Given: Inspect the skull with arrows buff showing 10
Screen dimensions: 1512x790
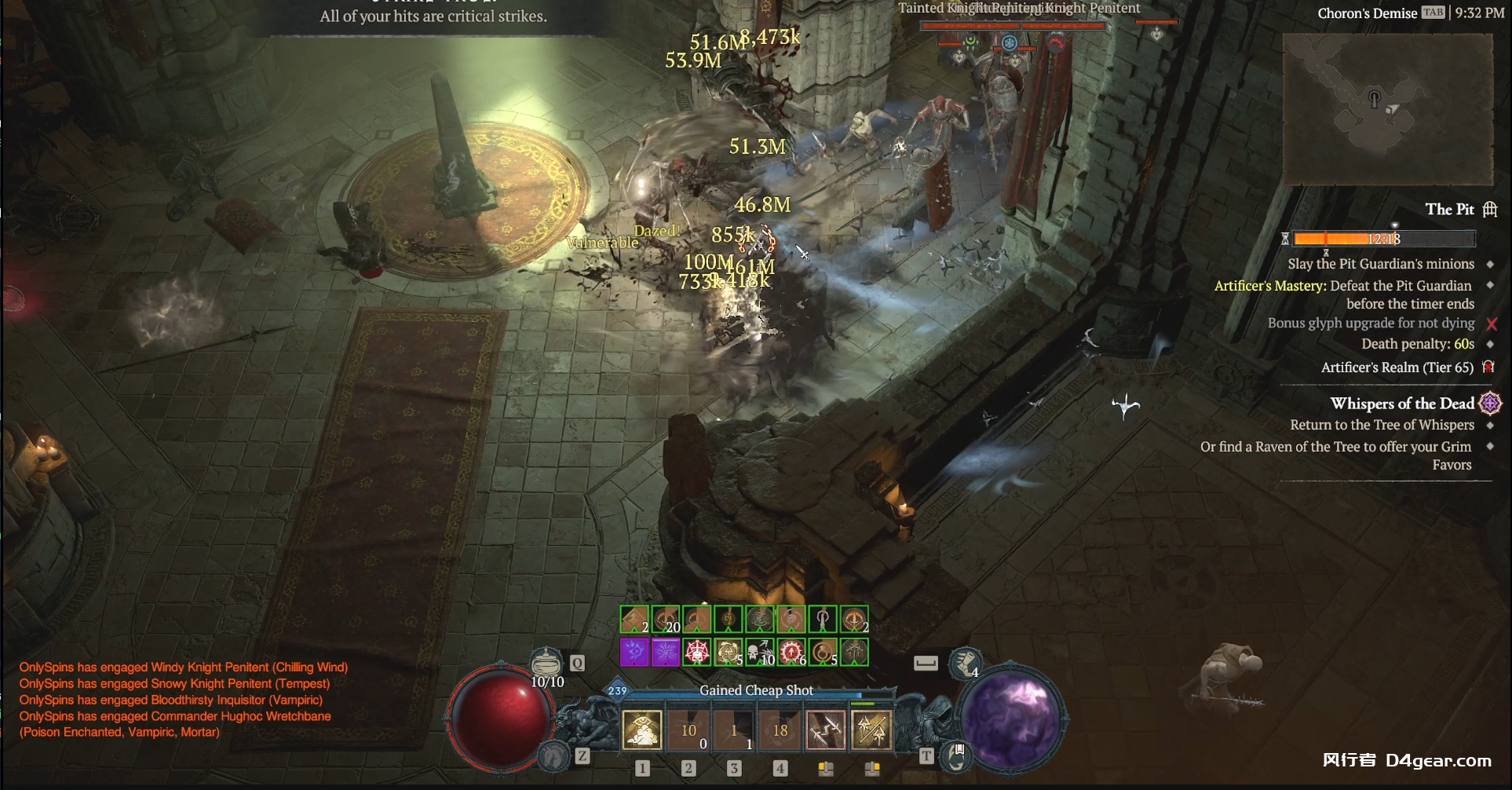Looking at the screenshot, I should tap(760, 652).
